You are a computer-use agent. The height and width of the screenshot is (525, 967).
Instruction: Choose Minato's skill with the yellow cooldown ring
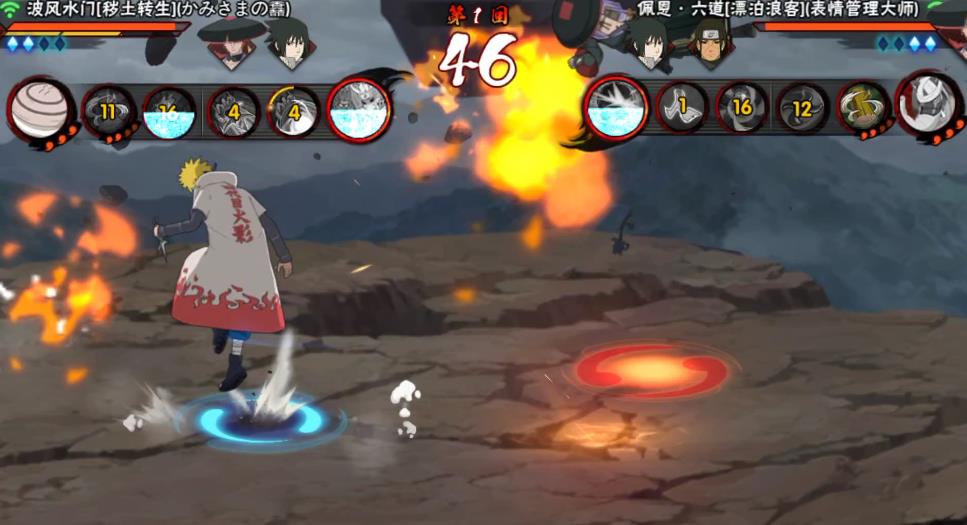click(294, 111)
